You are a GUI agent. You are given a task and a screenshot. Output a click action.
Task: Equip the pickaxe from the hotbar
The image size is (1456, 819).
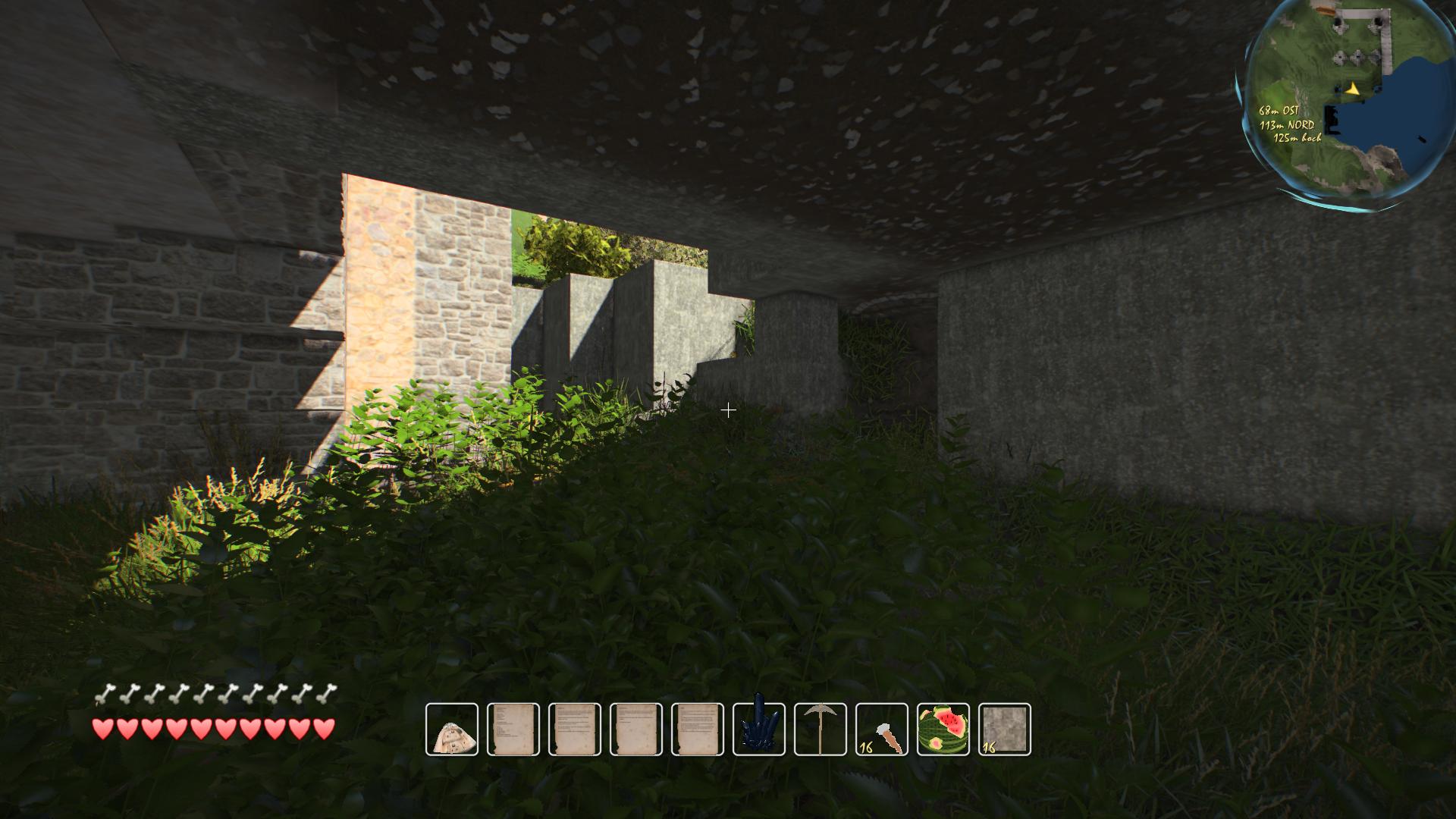point(821,730)
